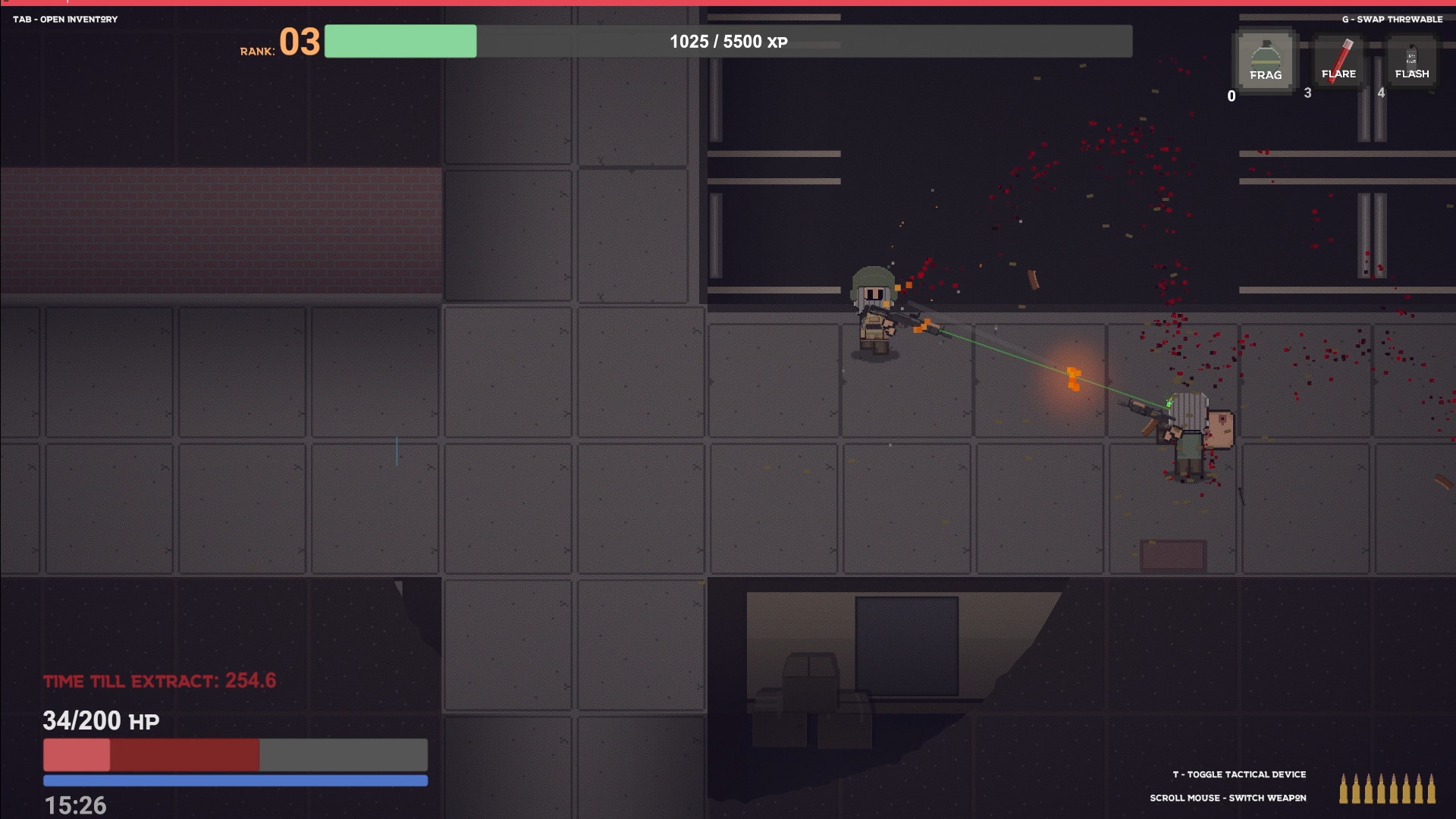This screenshot has height=819, width=1456.
Task: Toggle the FLARE count number 3
Action: 1308,93
